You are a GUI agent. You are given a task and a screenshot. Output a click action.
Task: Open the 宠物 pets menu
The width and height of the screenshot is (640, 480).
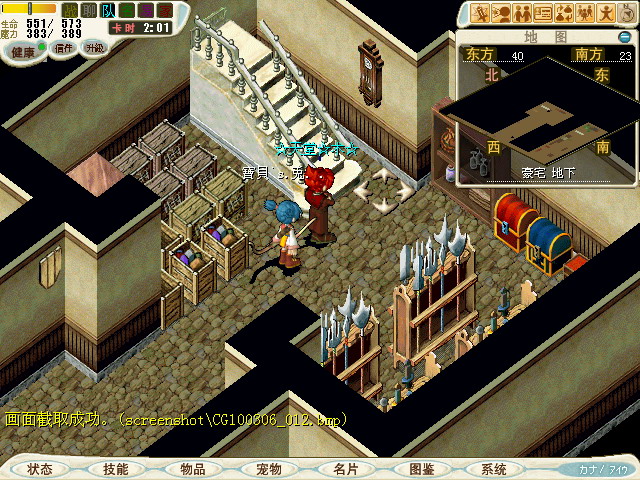pyautogui.click(x=269, y=469)
